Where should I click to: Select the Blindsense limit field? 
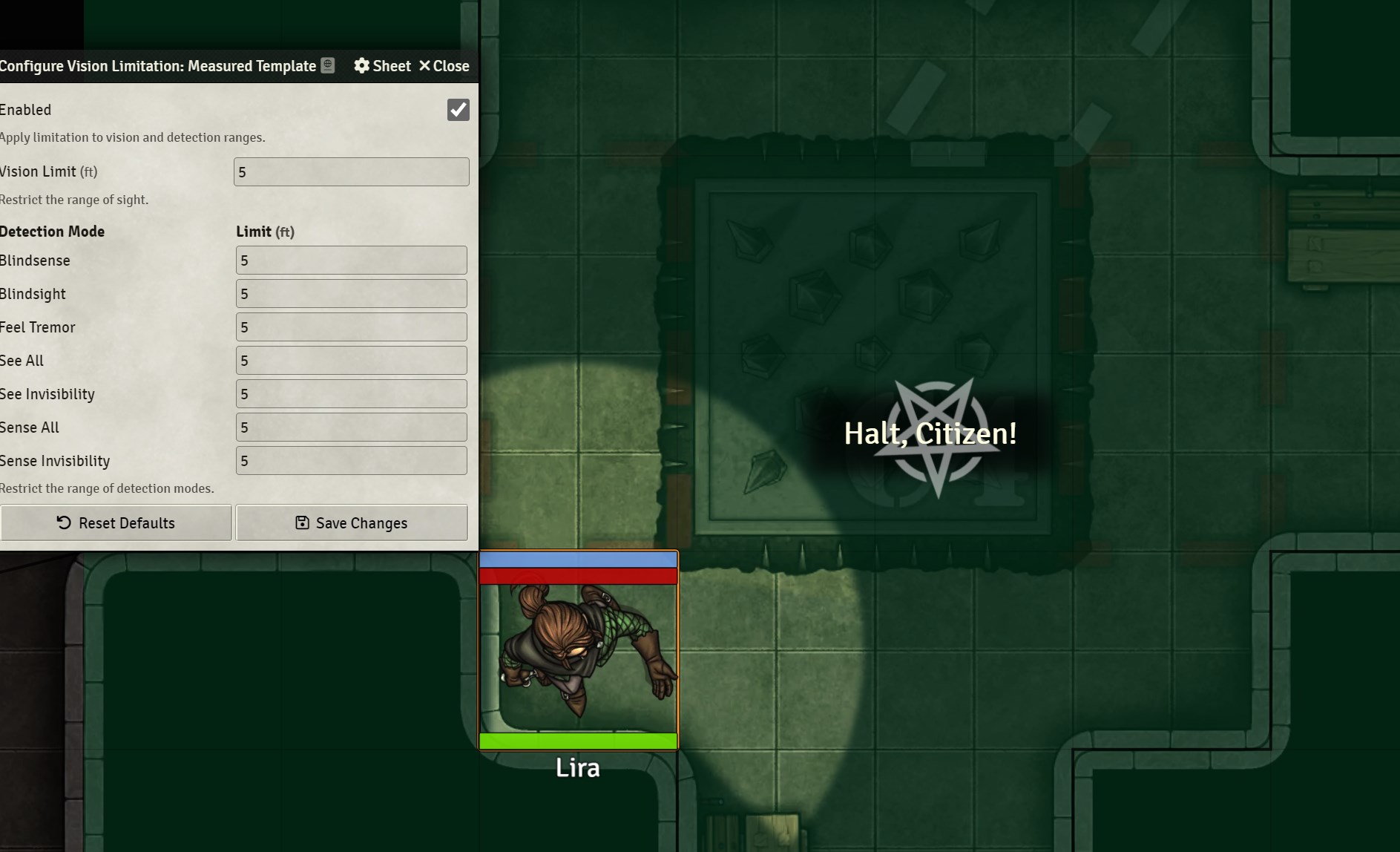tap(351, 260)
